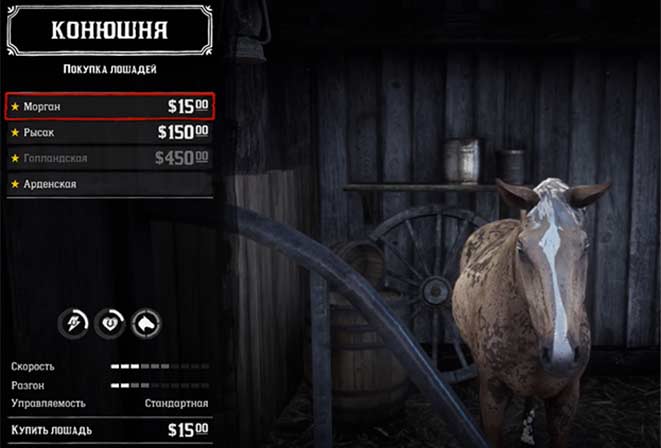Image resolution: width=661 pixels, height=448 pixels.
Task: Select the Голландская horse listing
Action: pos(110,158)
